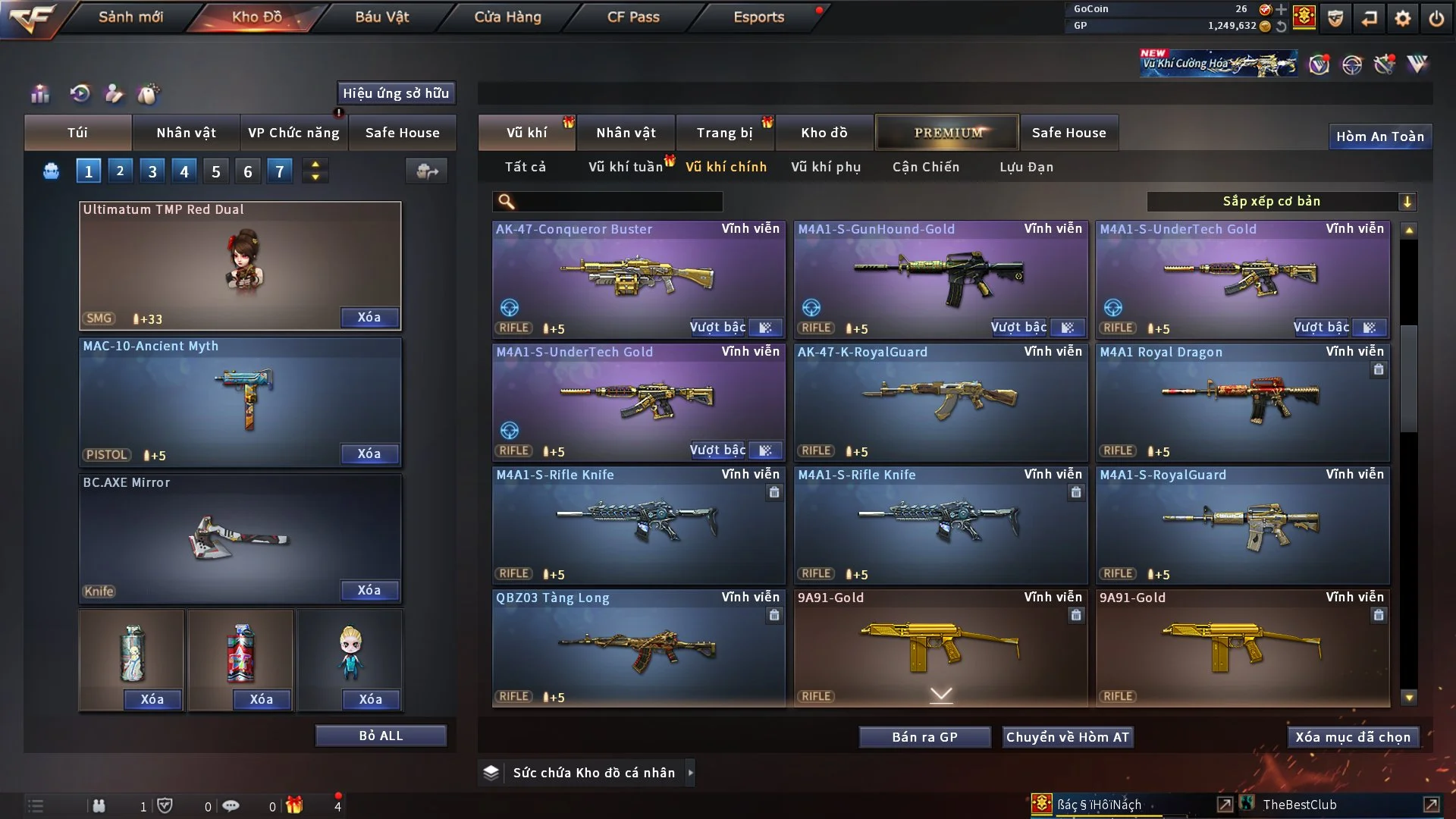Click the orange return arrow icon
This screenshot has width=1456, height=819.
tap(1370, 17)
